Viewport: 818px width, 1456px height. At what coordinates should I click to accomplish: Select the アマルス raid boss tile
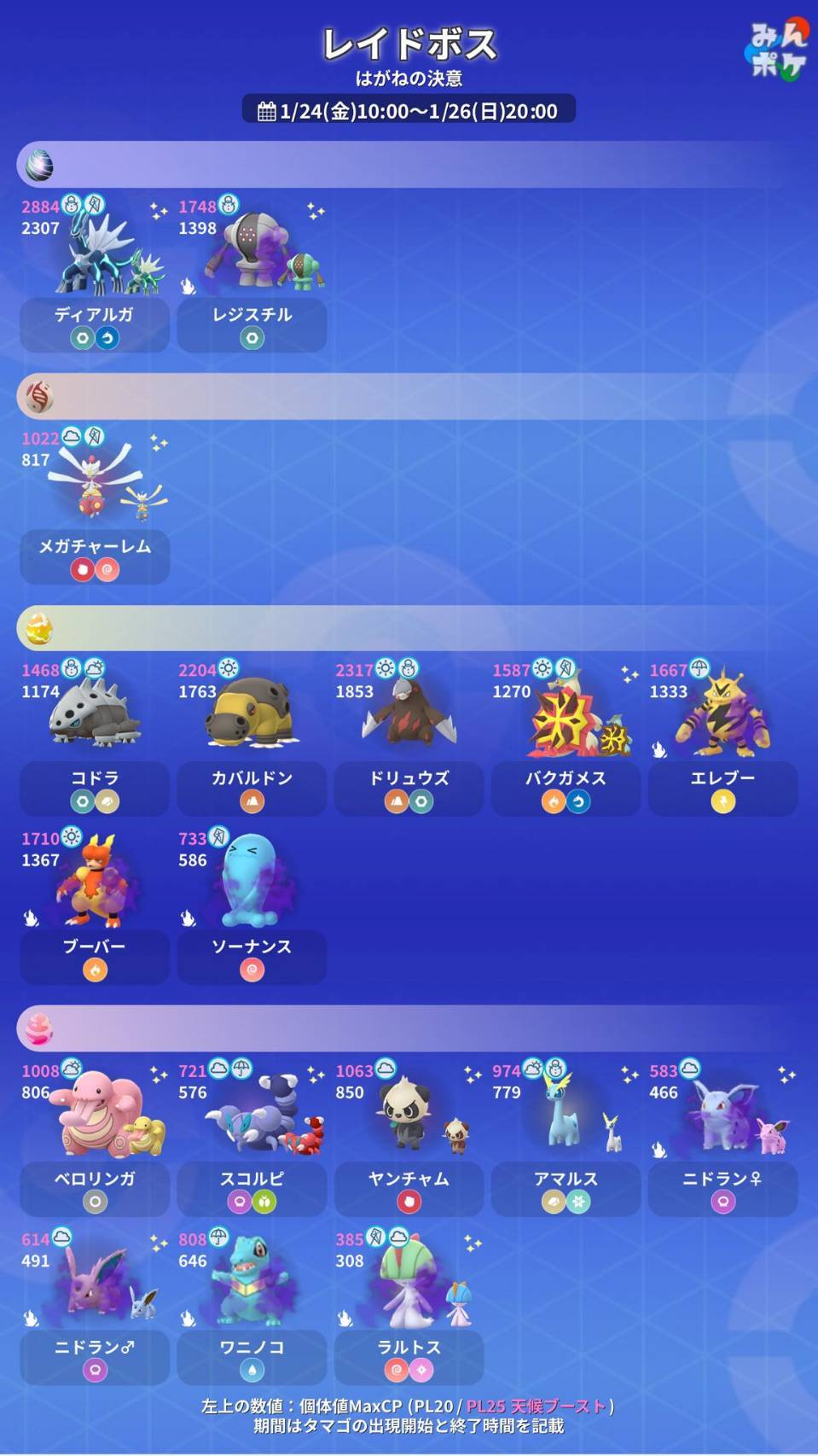(x=566, y=1138)
